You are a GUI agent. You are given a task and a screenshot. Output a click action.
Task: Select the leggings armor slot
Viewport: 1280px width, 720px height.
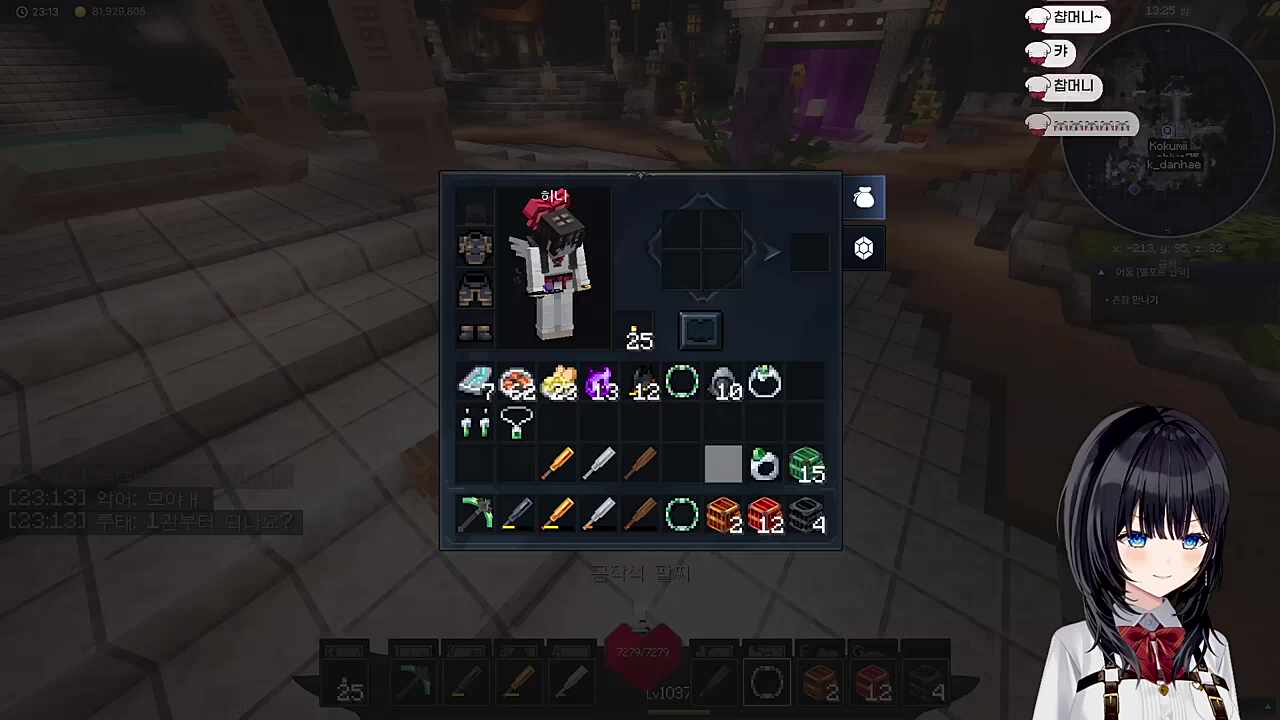tap(475, 290)
